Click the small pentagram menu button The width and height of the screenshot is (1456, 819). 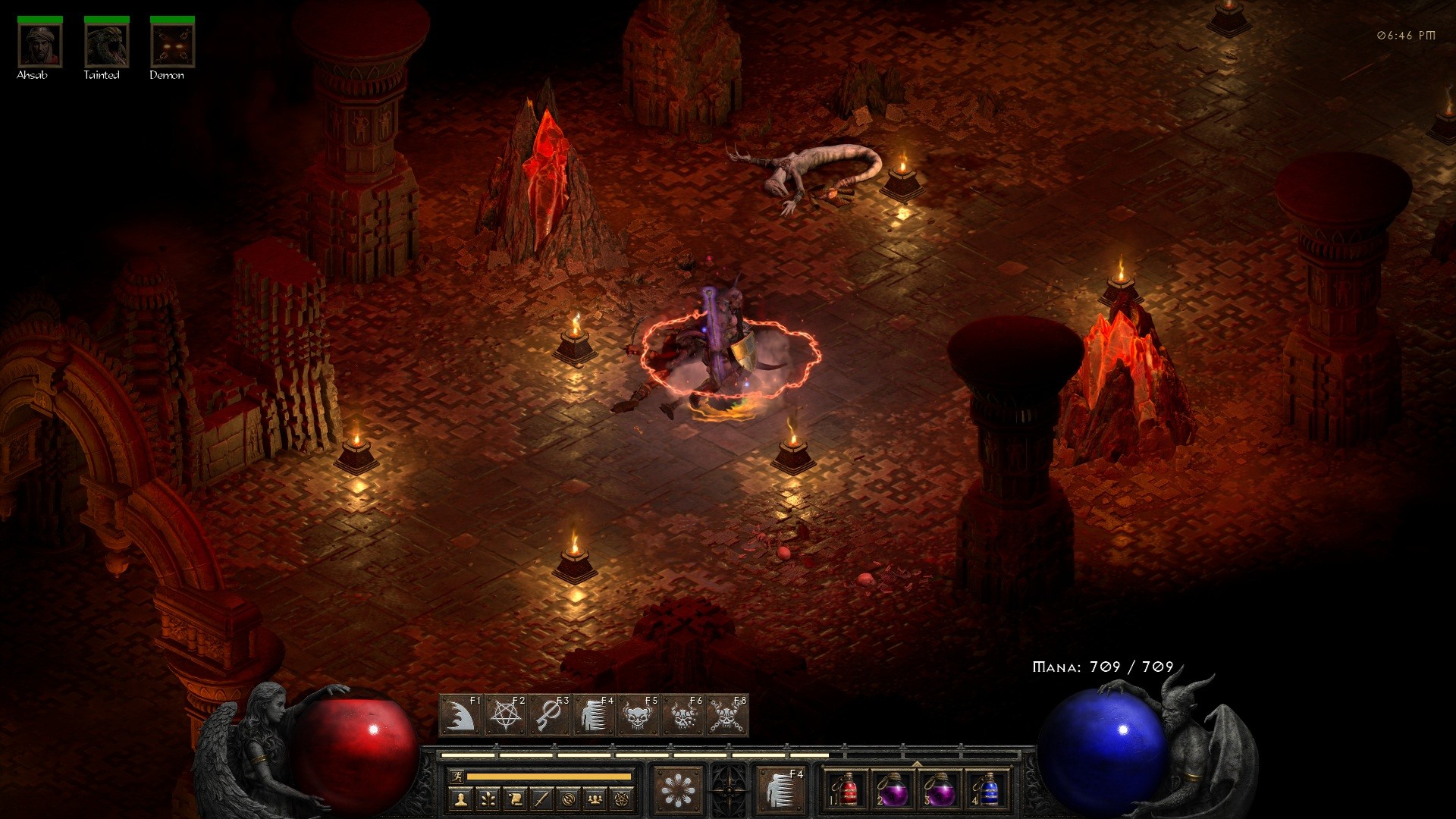(x=623, y=799)
